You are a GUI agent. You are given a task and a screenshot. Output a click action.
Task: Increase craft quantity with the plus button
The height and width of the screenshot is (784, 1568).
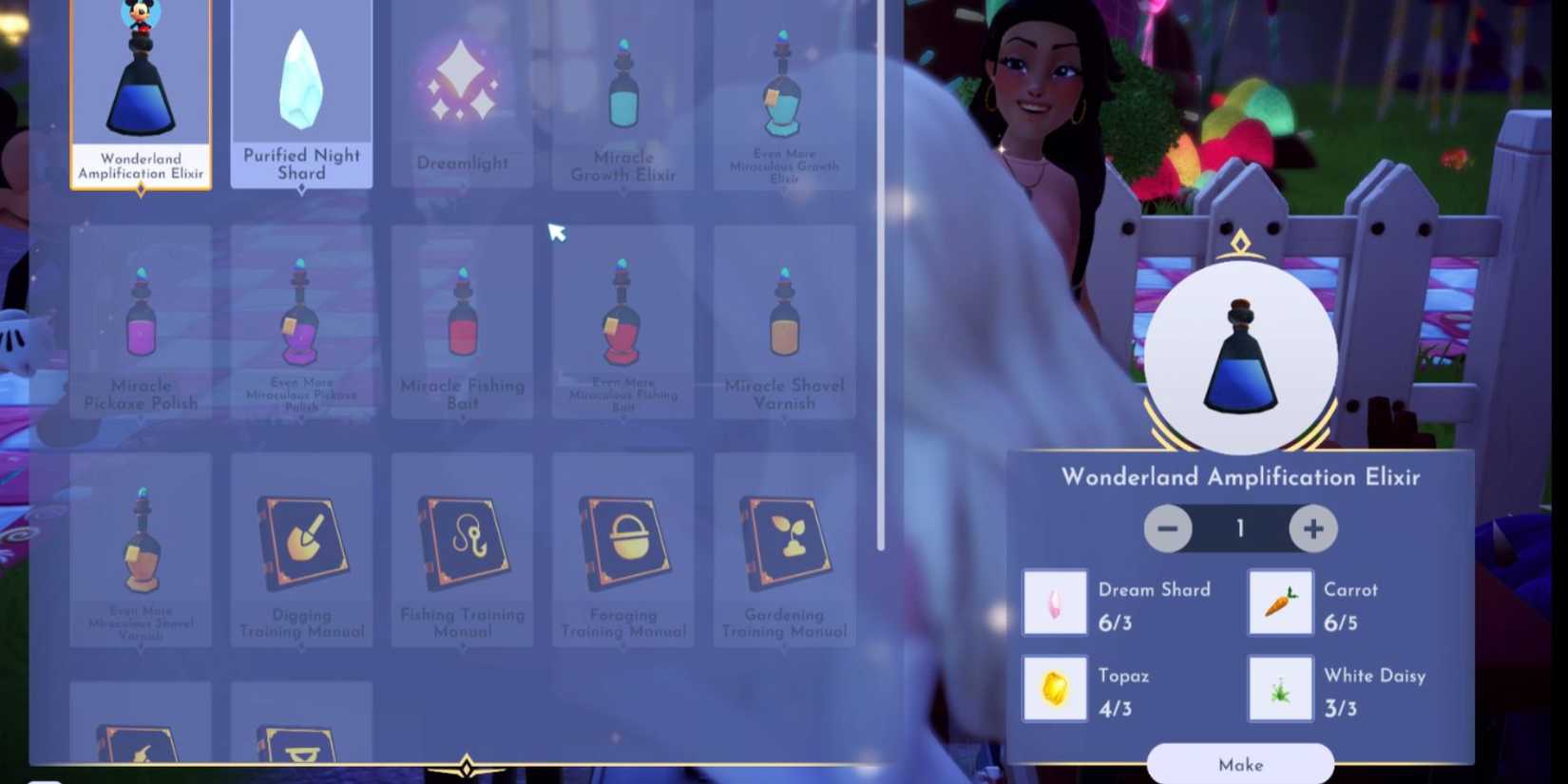(1313, 528)
